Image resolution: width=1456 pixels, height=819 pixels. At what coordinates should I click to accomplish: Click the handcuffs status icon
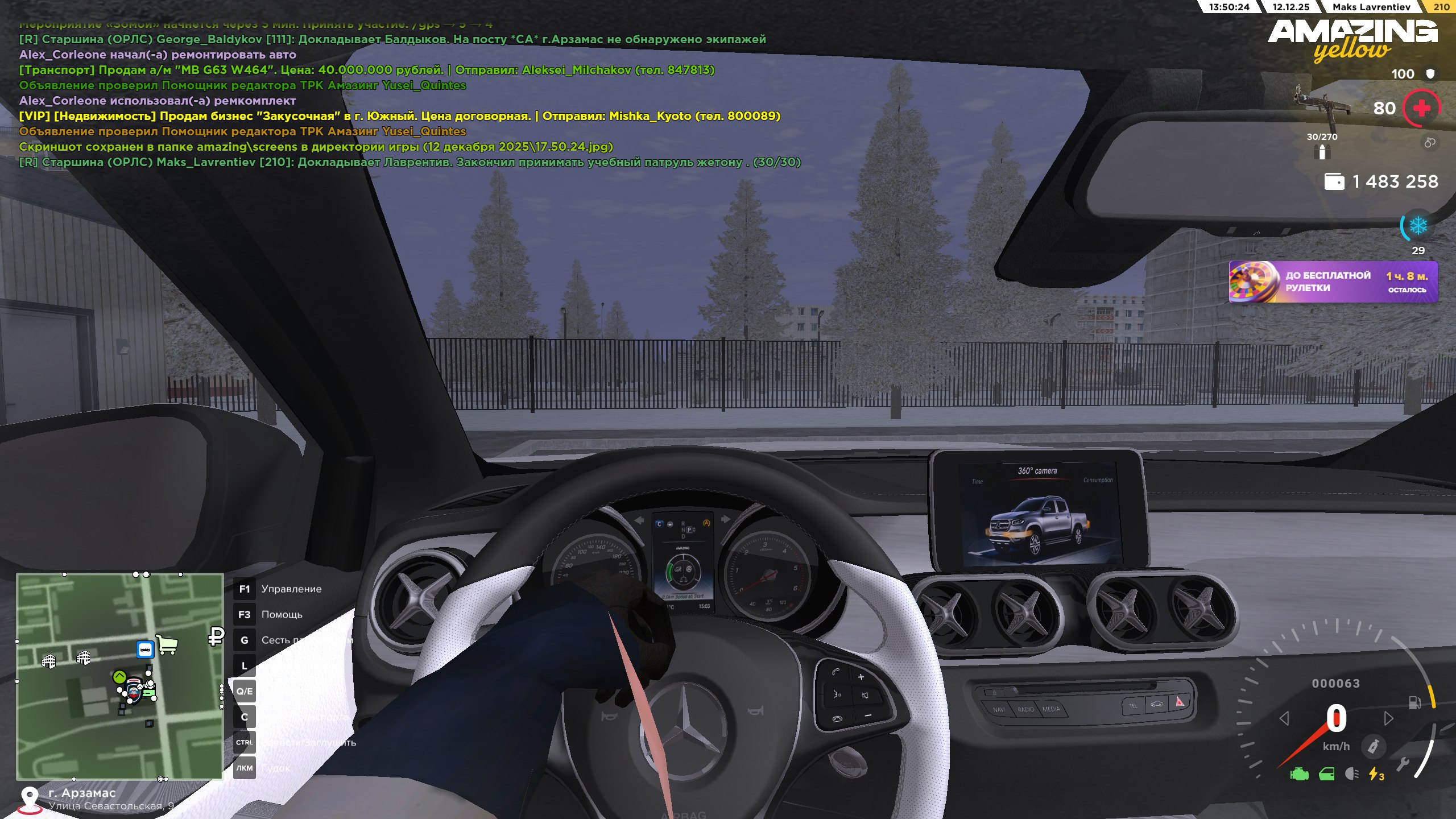pos(1430,142)
